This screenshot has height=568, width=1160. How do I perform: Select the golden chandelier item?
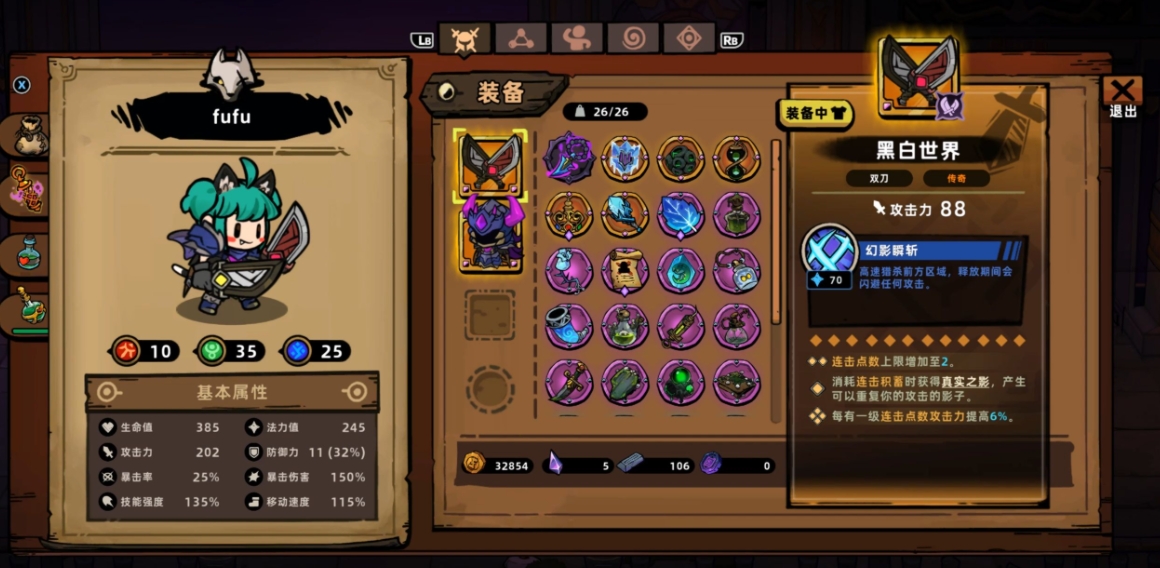(569, 214)
